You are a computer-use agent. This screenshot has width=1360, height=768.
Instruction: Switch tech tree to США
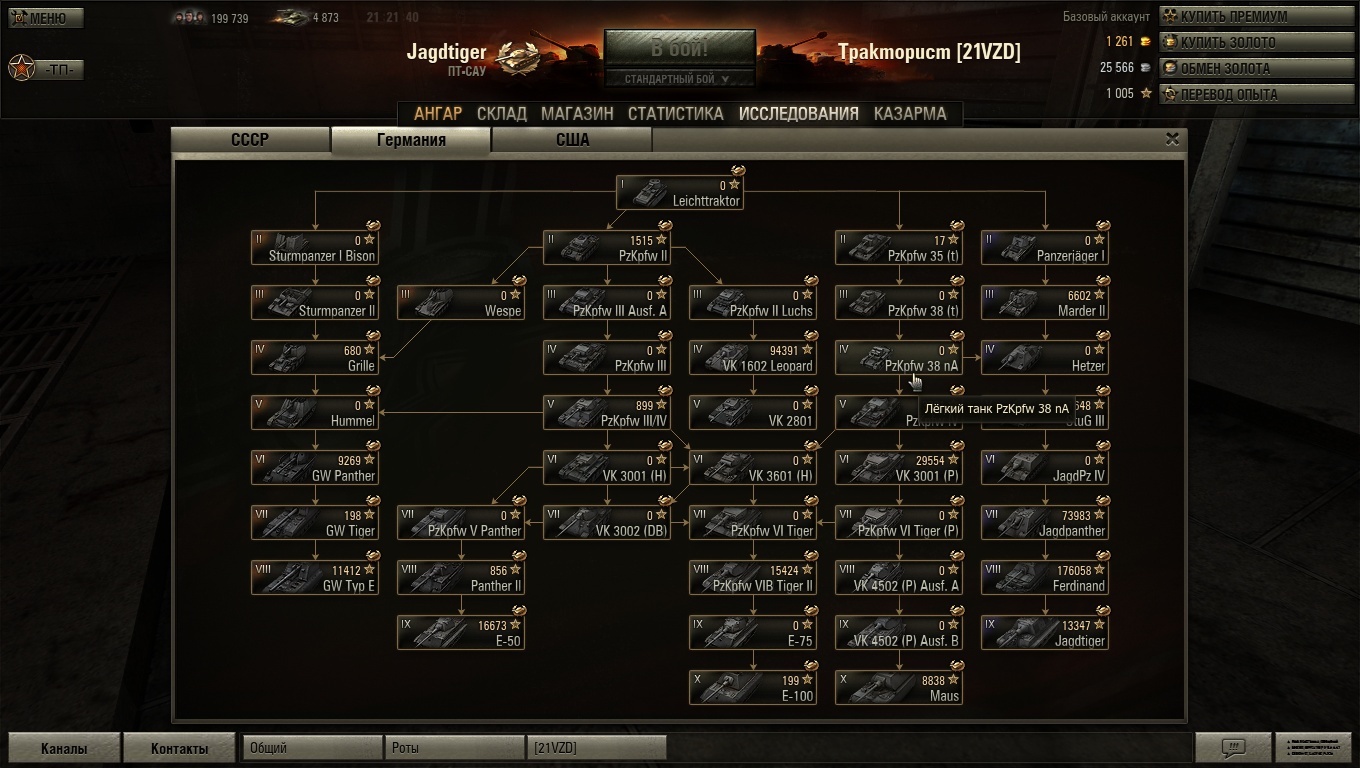(572, 140)
